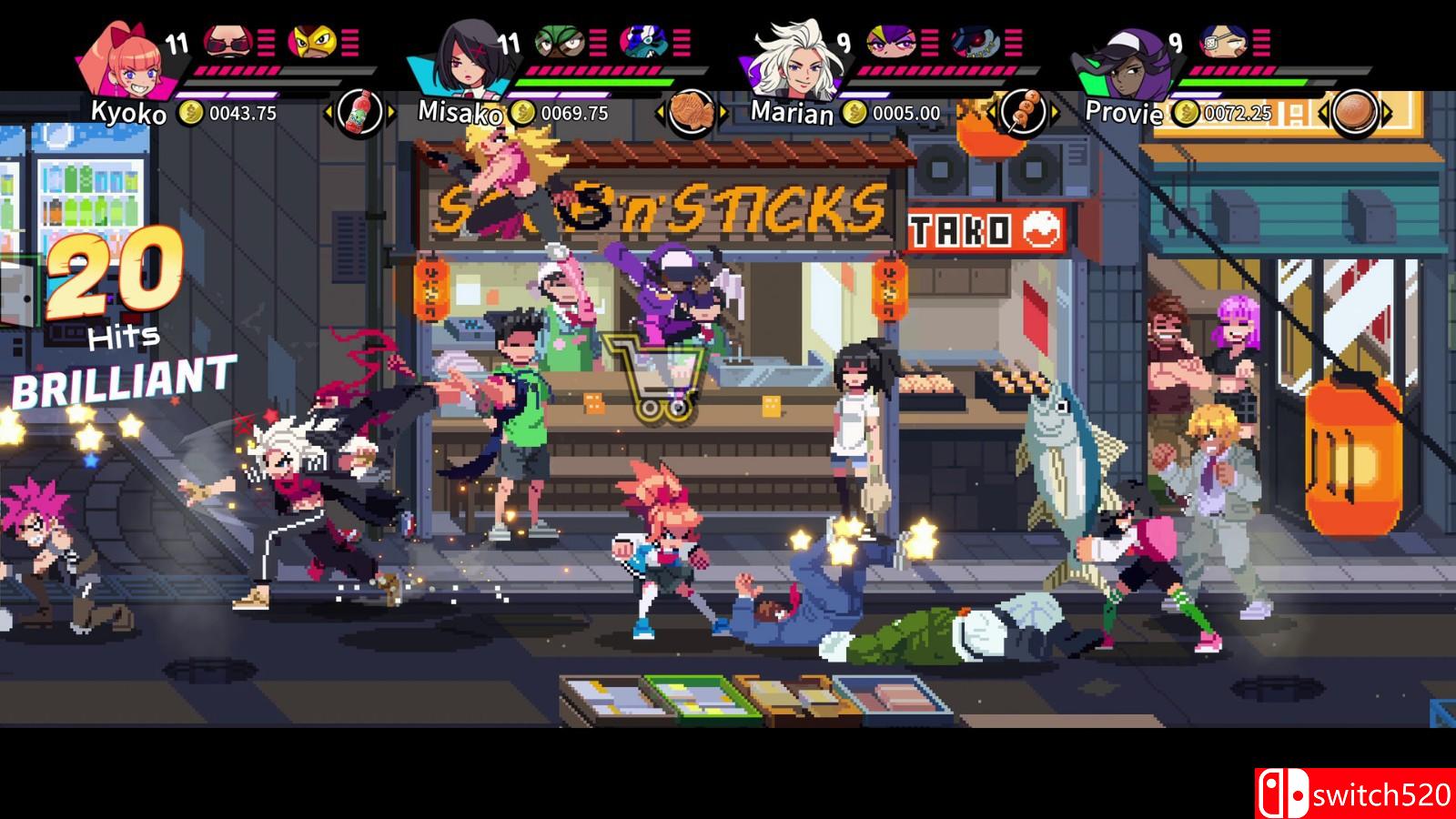Image resolution: width=1456 pixels, height=819 pixels.
Task: Call Kyoko's yellow luchador mask recruit
Action: [x=311, y=42]
